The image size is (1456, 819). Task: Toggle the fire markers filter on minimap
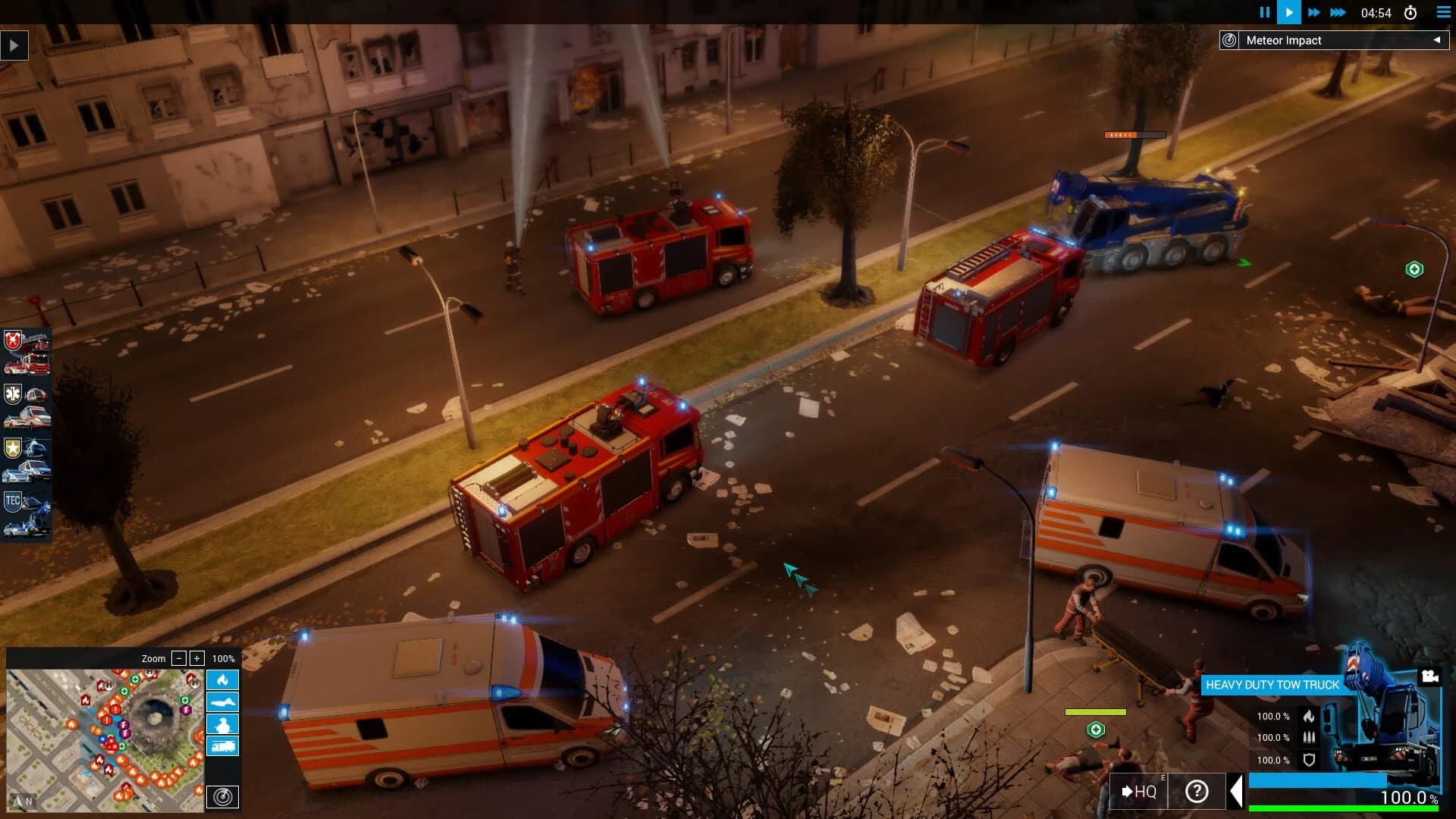pos(222,680)
